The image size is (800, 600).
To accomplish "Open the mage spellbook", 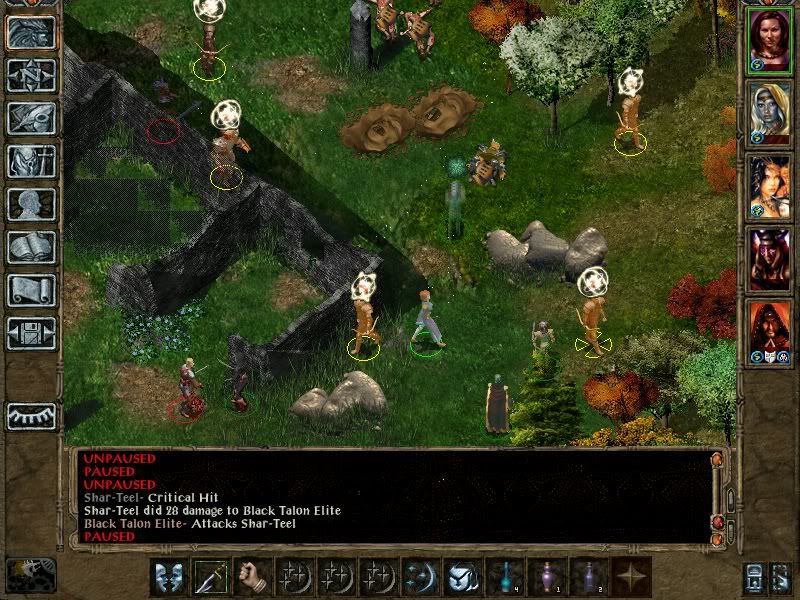I will (x=31, y=247).
